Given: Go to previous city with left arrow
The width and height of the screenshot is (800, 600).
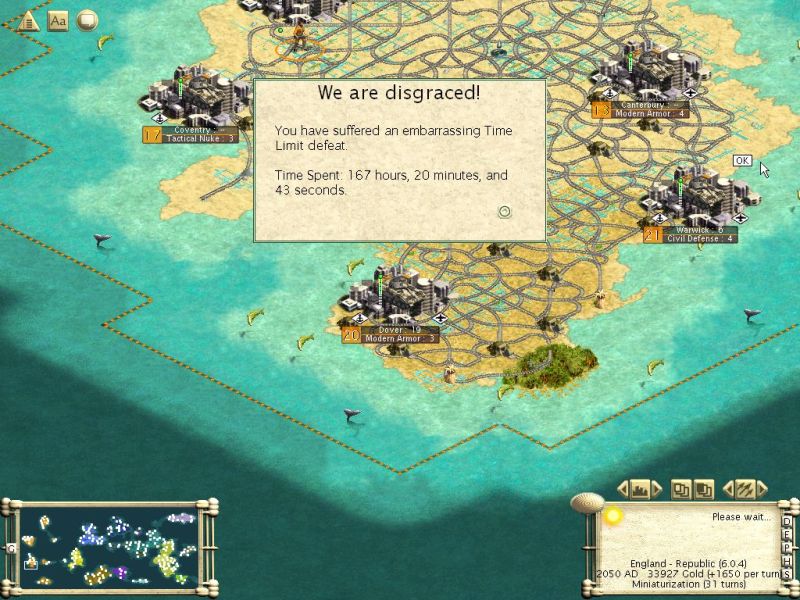Looking at the screenshot, I should click(x=622, y=489).
